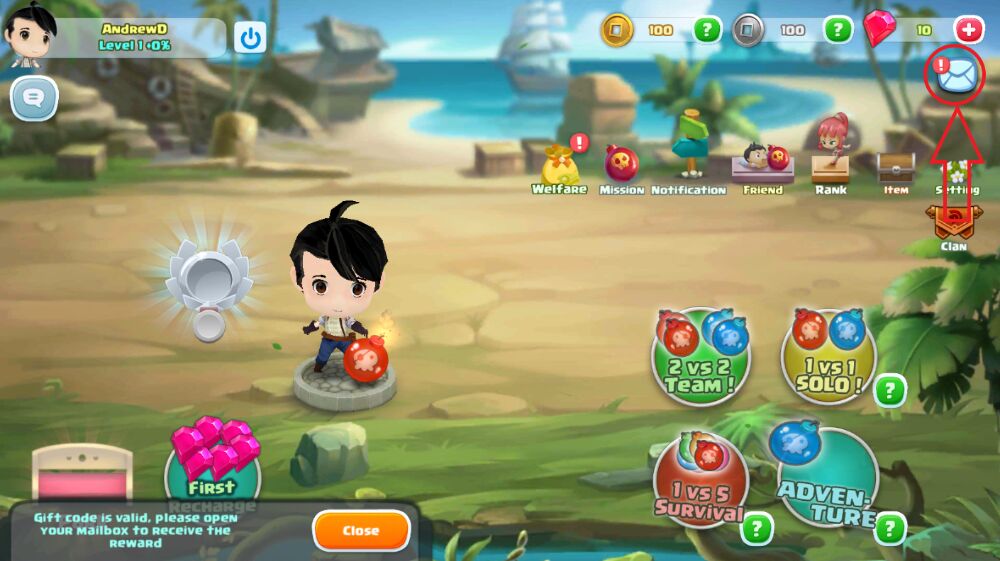Open the Welfare gift bag
The height and width of the screenshot is (561, 1000).
tap(560, 168)
